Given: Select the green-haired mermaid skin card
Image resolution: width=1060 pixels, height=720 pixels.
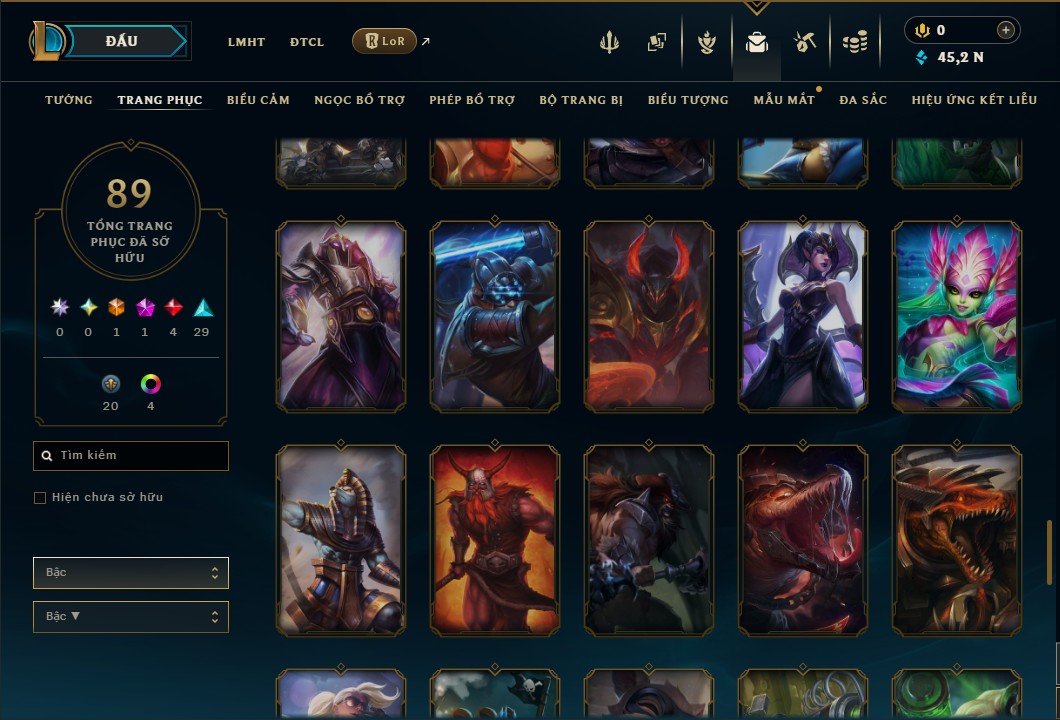Looking at the screenshot, I should tap(957, 316).
